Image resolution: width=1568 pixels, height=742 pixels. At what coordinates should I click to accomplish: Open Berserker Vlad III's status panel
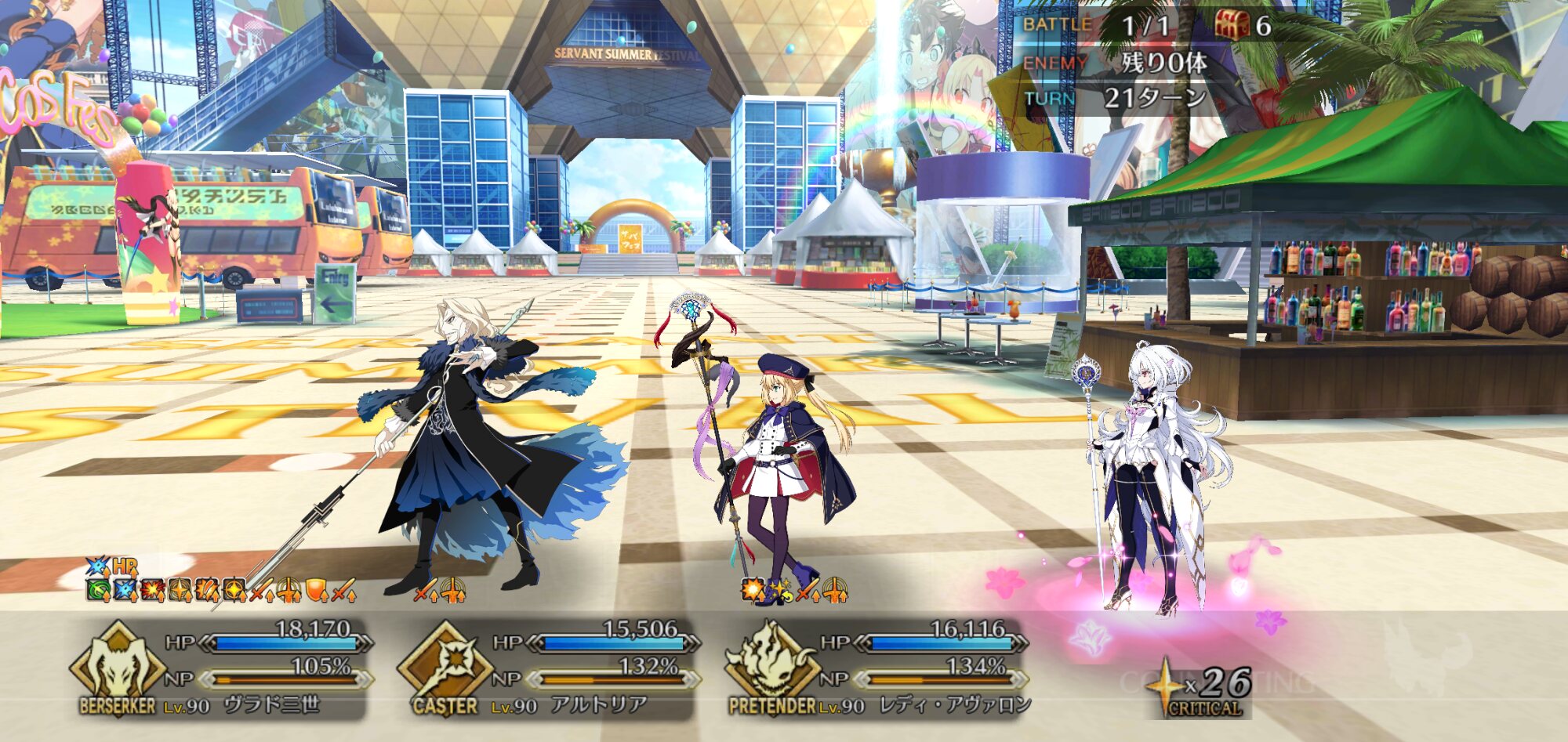coord(267,668)
